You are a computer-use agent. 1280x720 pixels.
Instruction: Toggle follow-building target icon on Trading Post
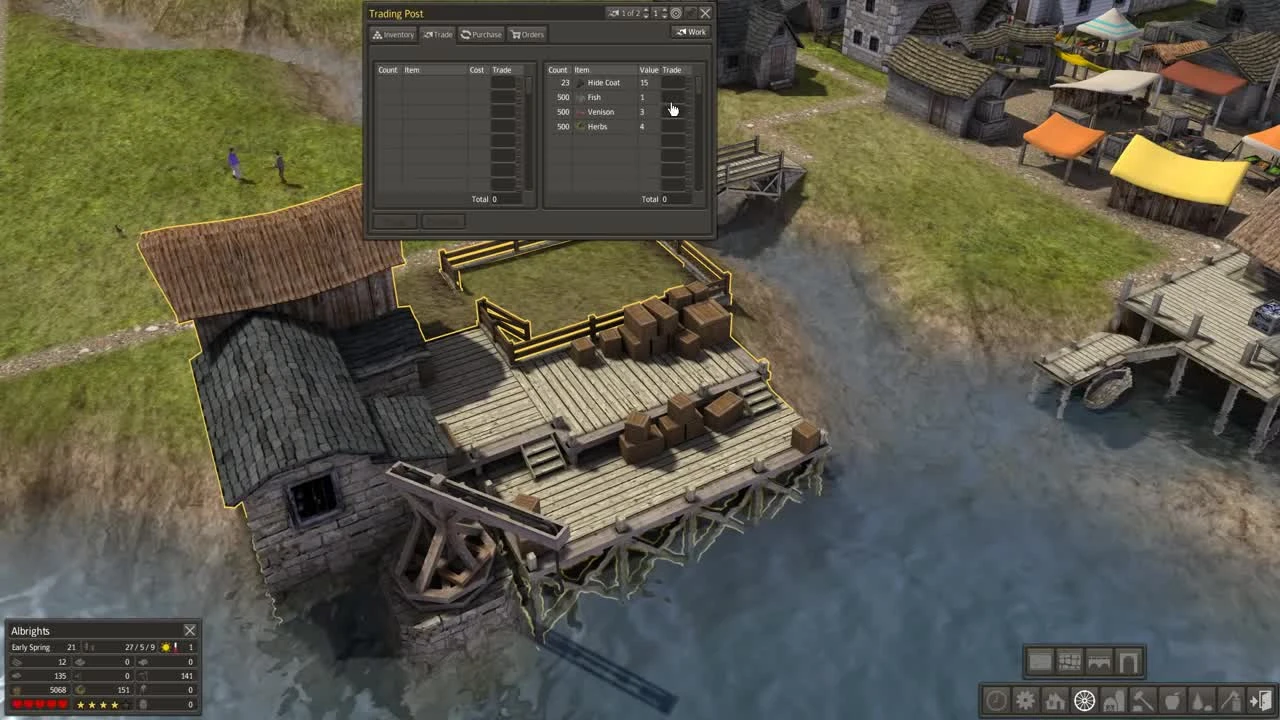[x=676, y=13]
